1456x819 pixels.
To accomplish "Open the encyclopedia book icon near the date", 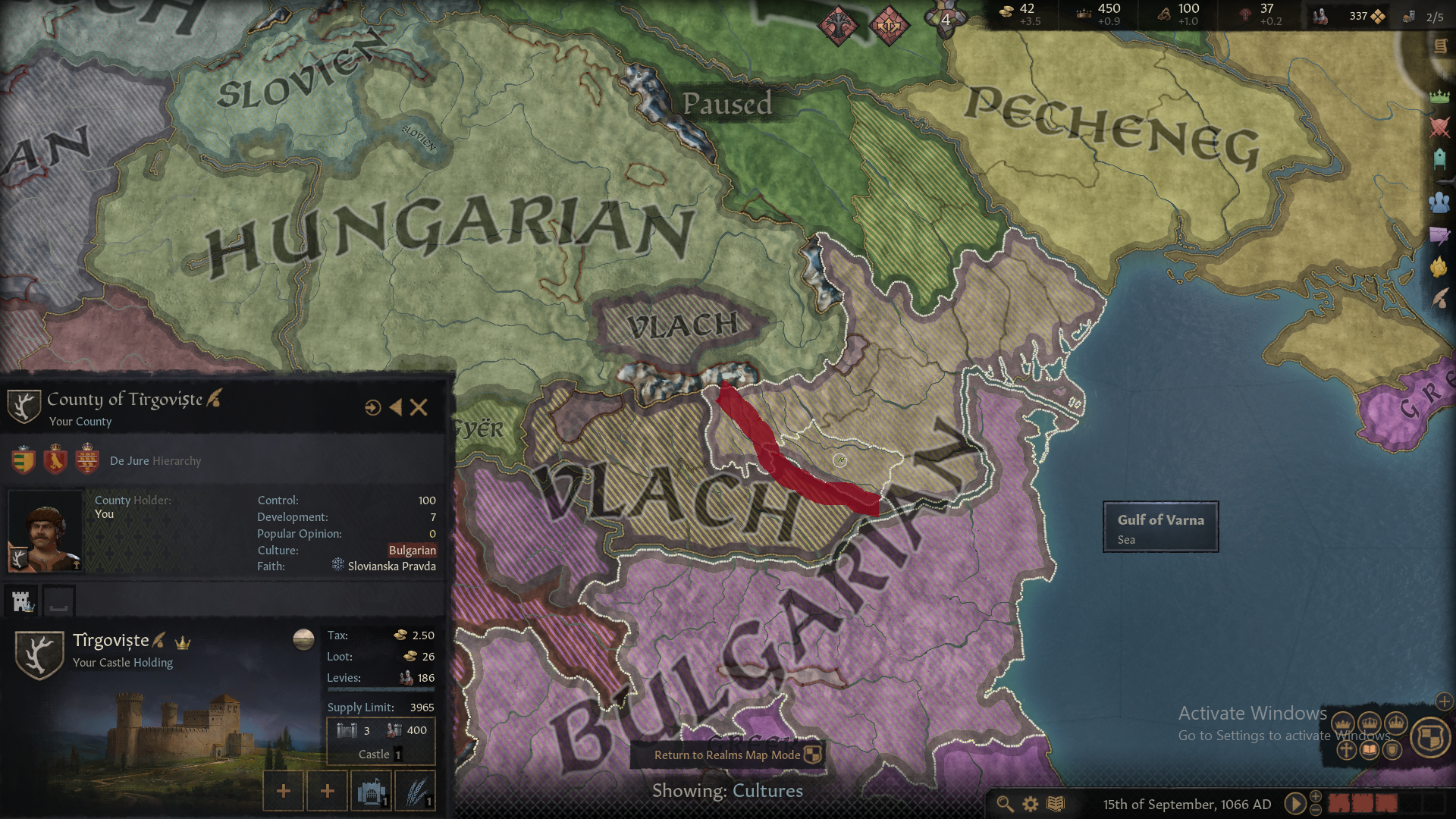I will tap(1056, 803).
